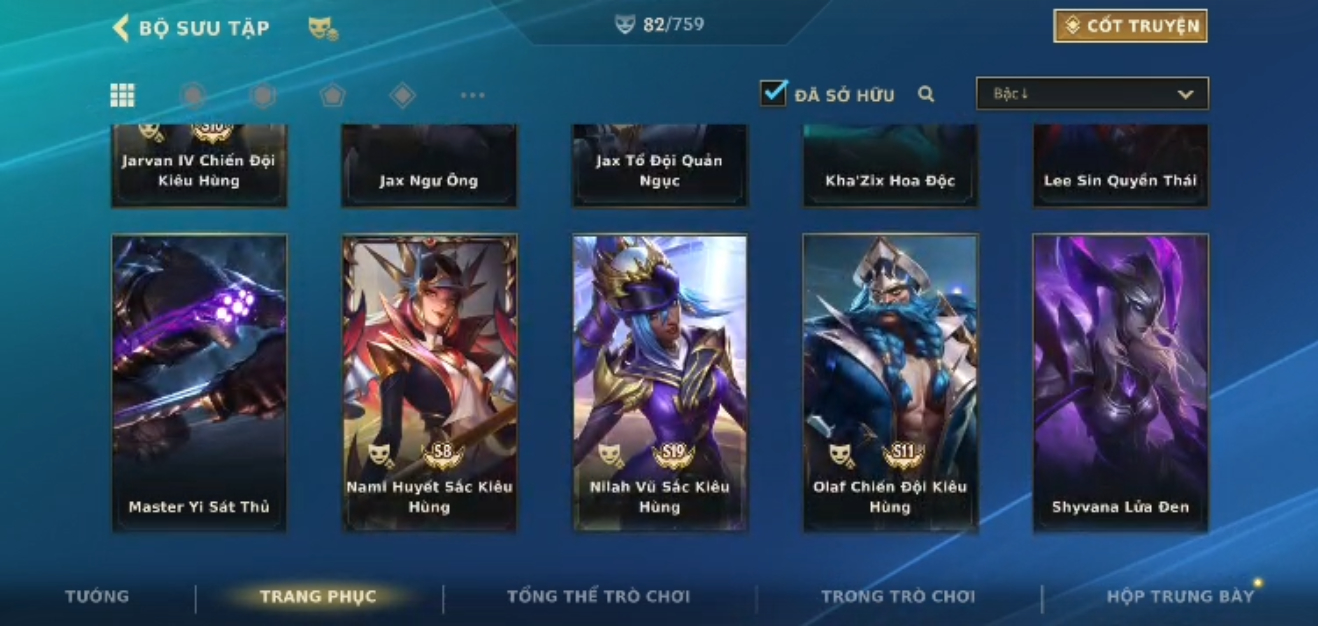Open the Olaf Chiến Đội Kiêu Hùng skin
1318x626 pixels.
tap(890, 382)
